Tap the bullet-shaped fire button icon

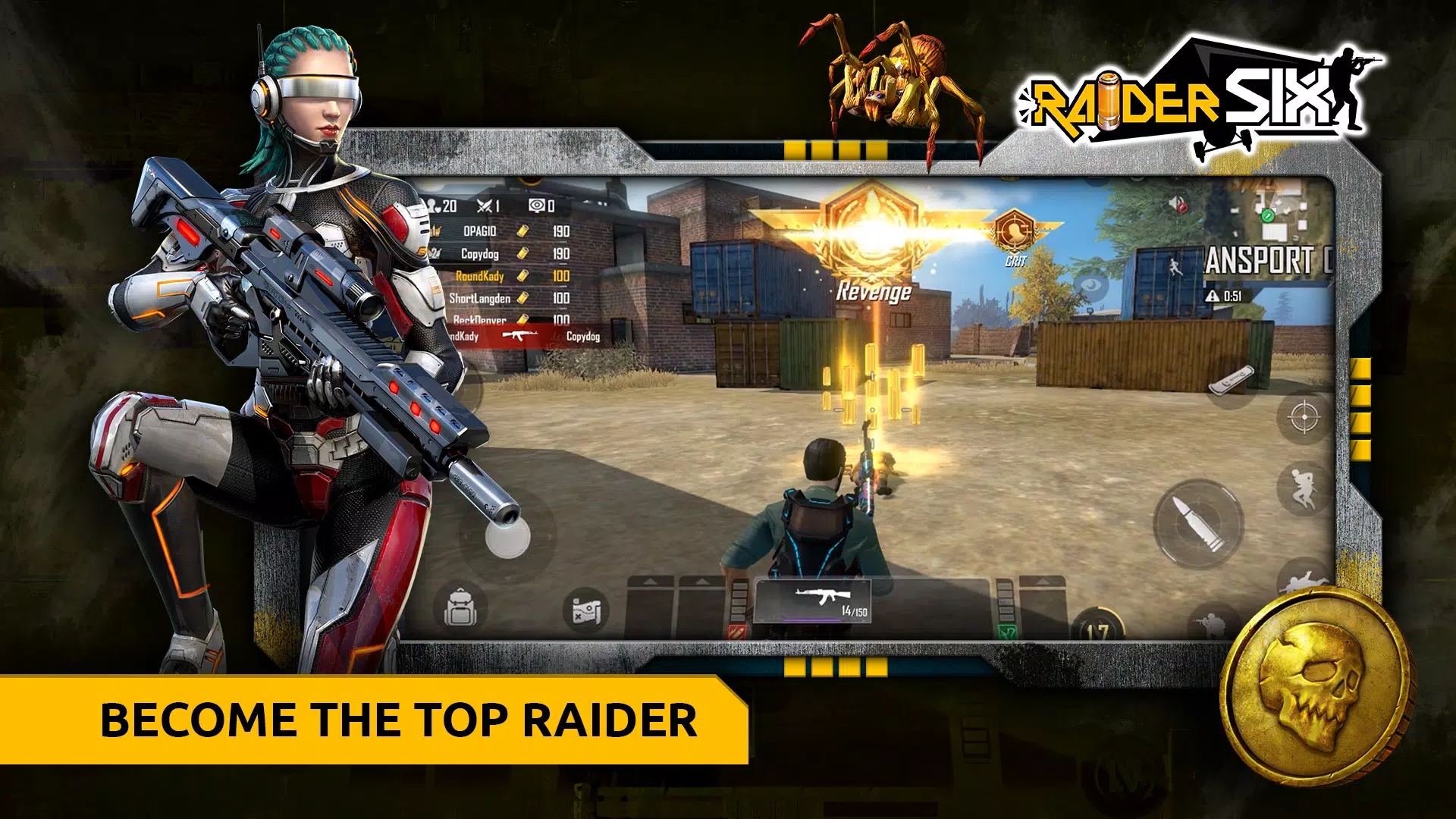coord(1199,522)
